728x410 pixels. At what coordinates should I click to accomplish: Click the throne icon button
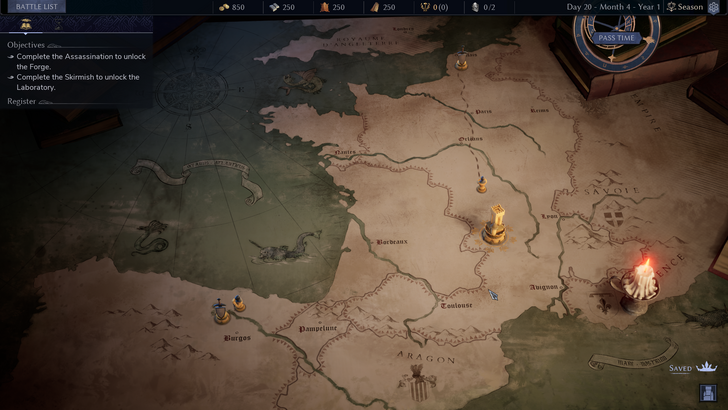[x=708, y=393]
